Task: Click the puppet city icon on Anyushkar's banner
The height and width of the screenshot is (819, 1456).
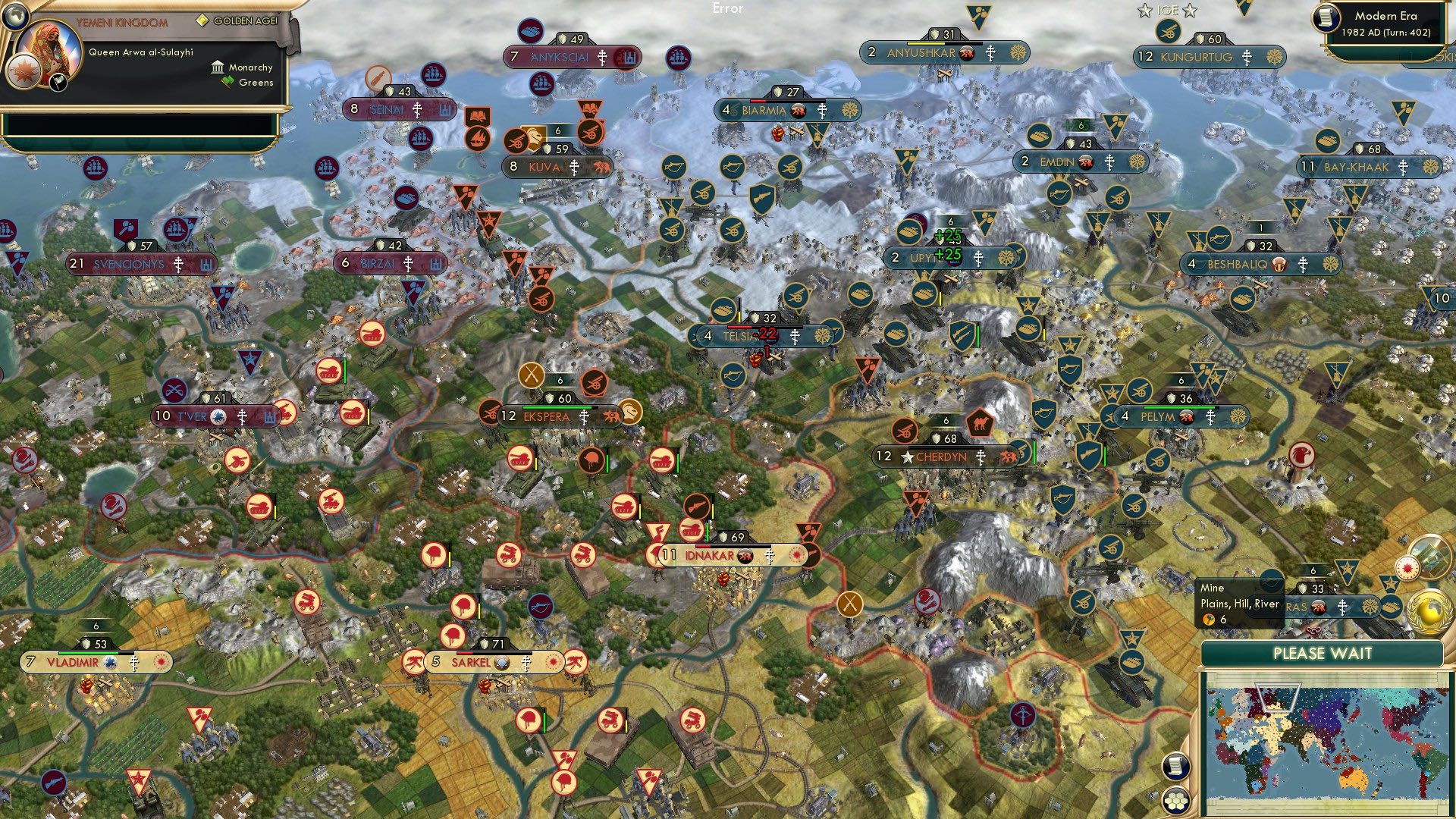Action: 966,54
